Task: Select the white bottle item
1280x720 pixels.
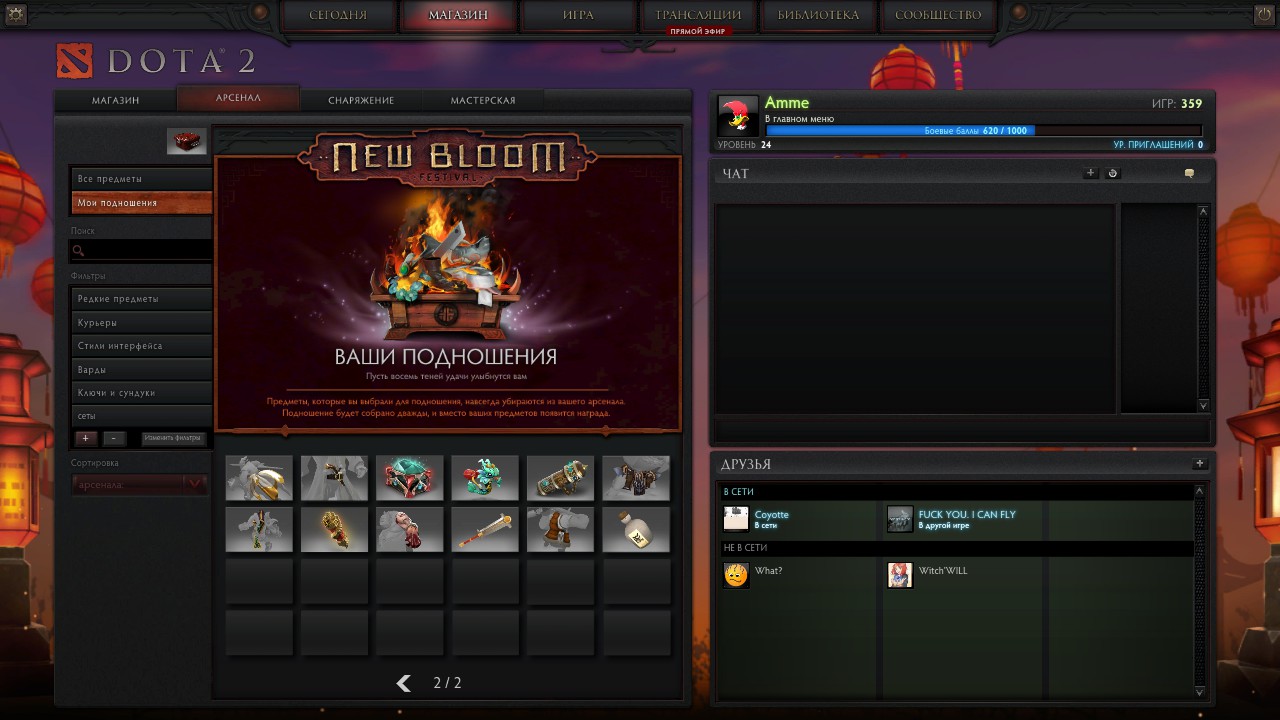Action: tap(636, 529)
